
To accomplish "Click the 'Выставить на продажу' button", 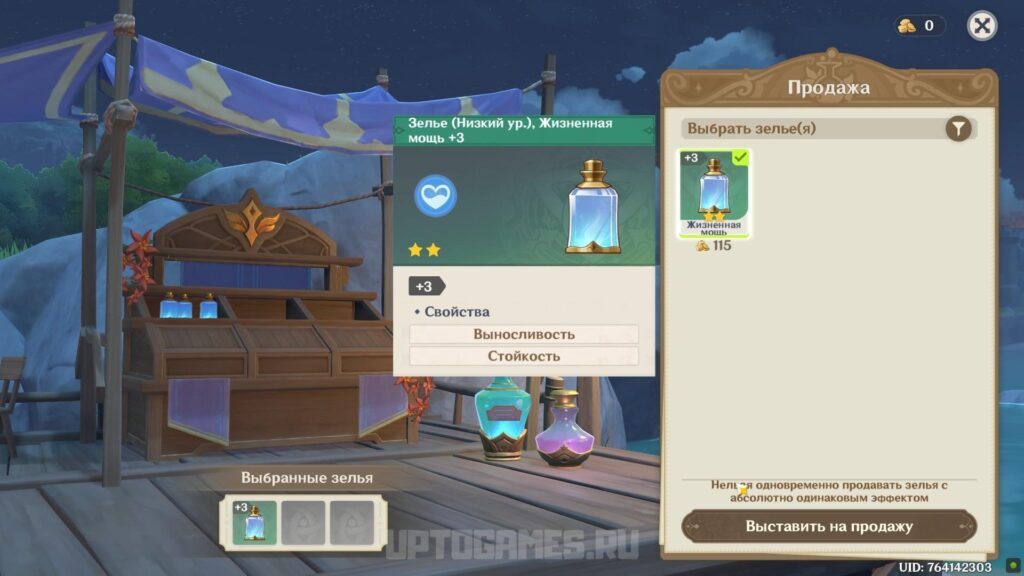I will [x=829, y=526].
